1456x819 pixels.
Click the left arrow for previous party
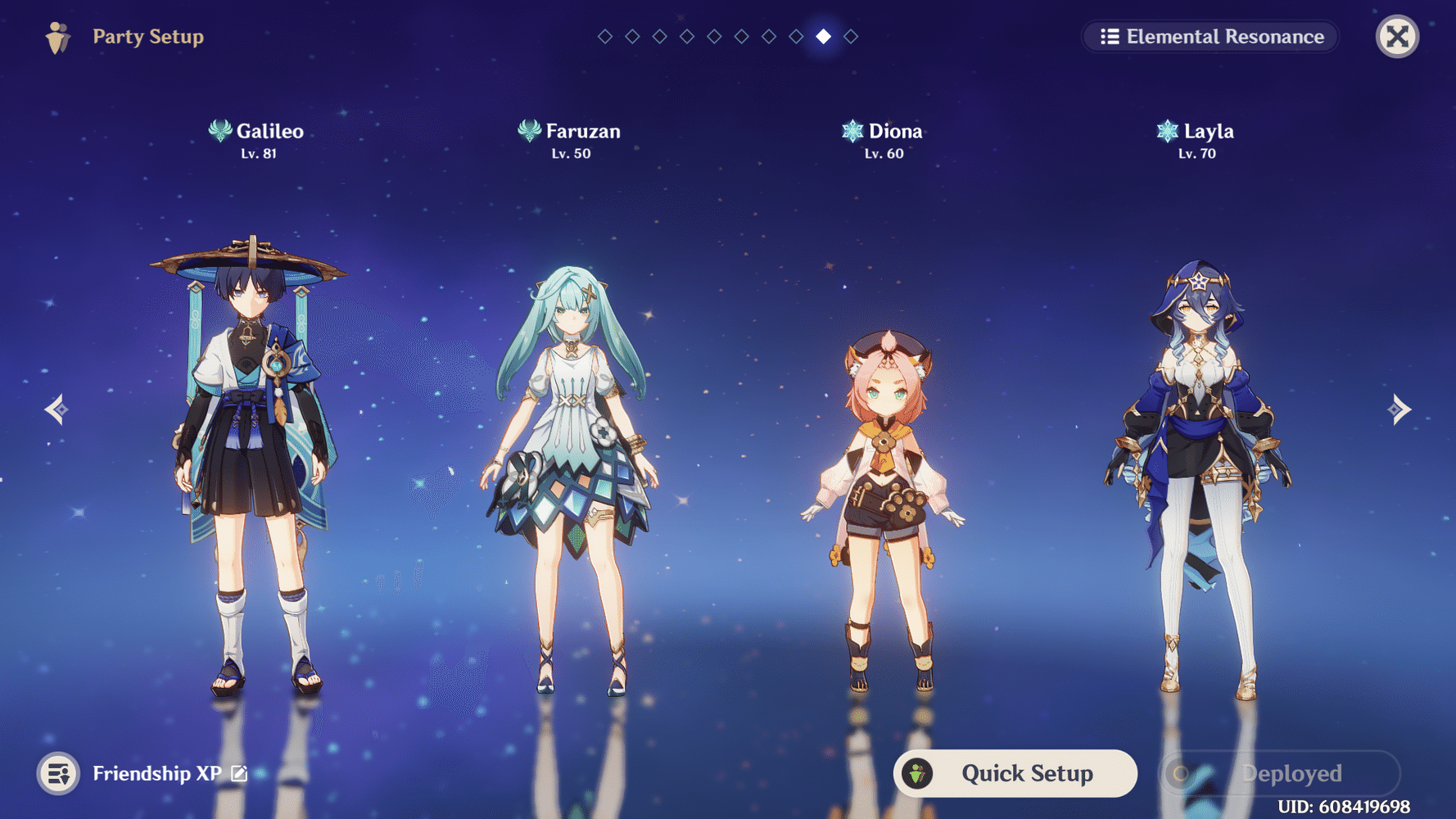(56, 408)
